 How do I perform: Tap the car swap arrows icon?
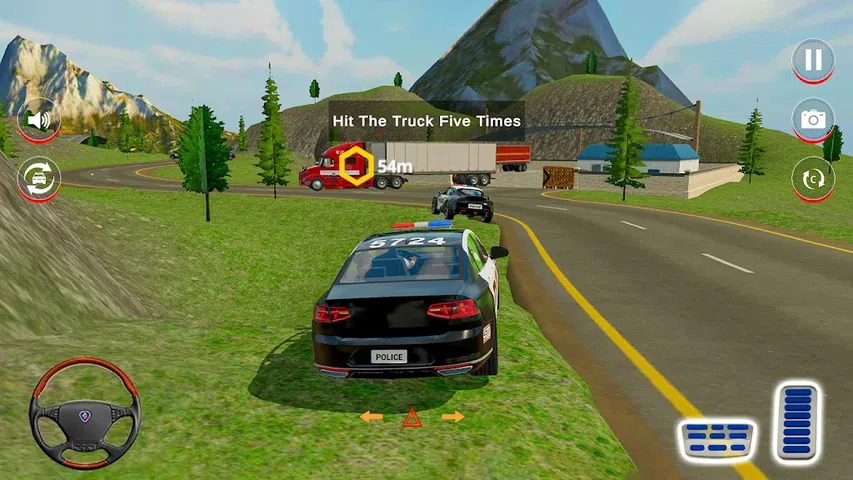point(39,179)
